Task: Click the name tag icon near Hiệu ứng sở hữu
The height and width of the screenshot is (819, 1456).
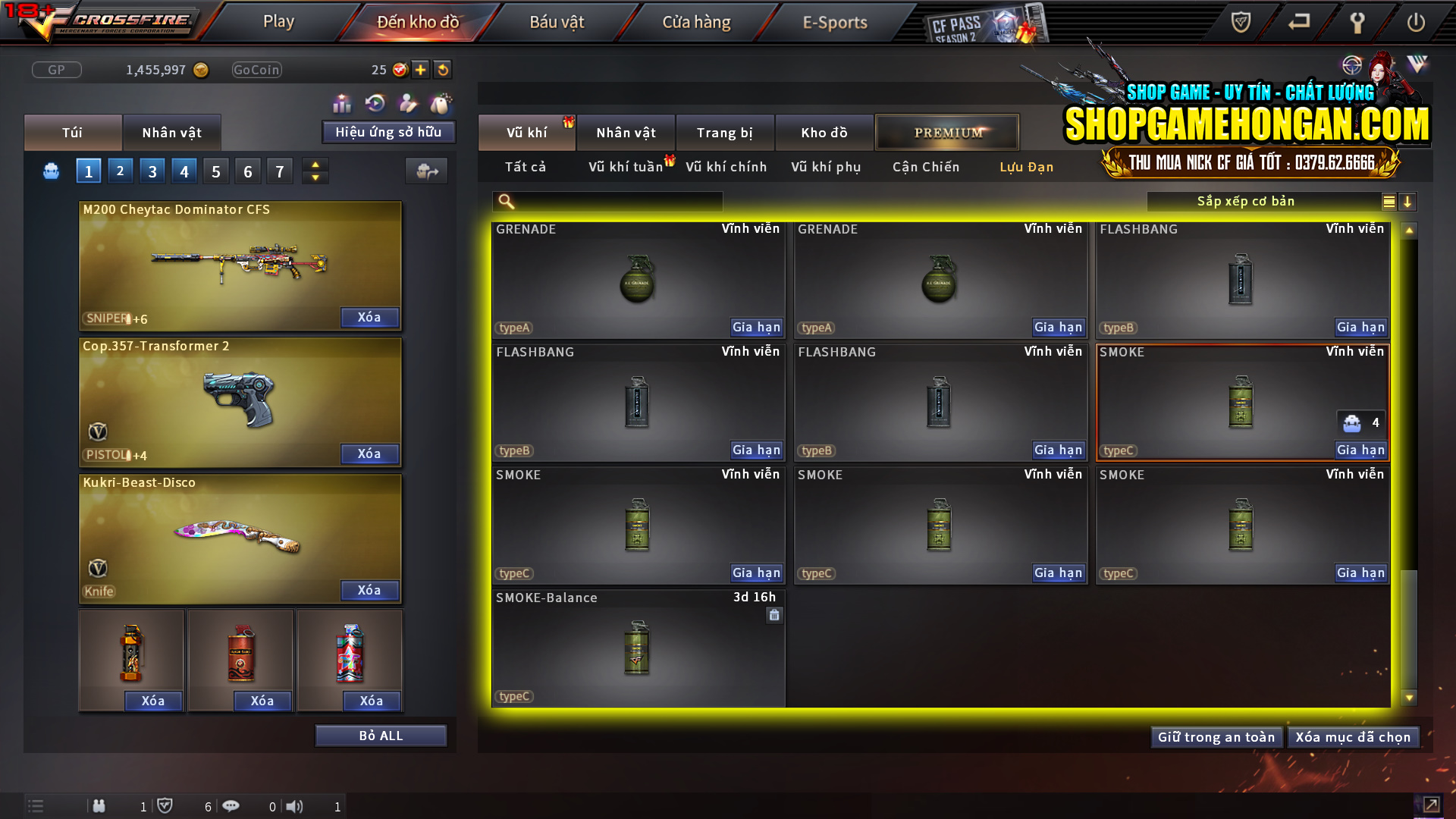Action: click(x=440, y=102)
